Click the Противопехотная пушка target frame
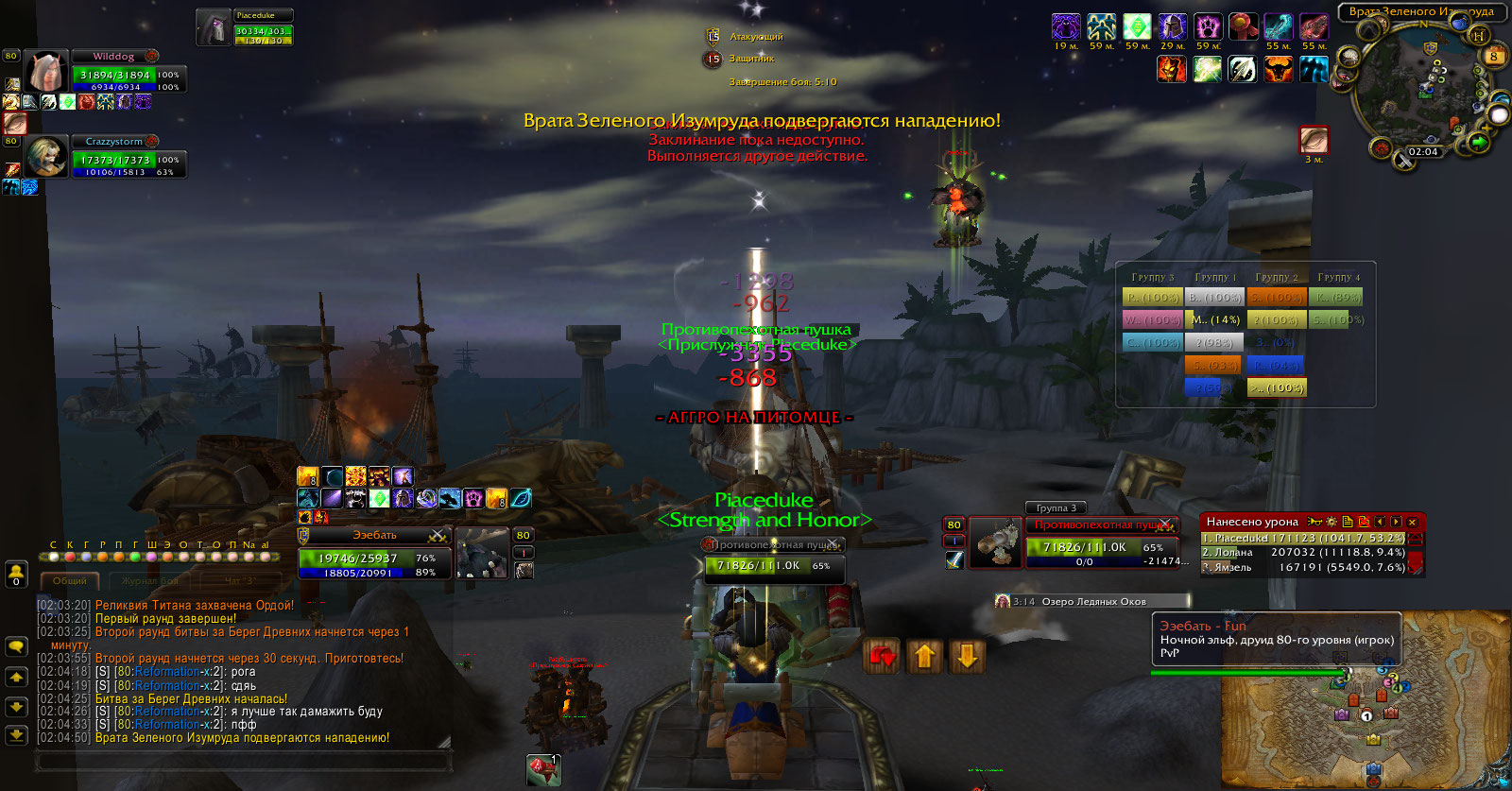Screen dimensions: 1512x791 pyautogui.click(x=1102, y=542)
